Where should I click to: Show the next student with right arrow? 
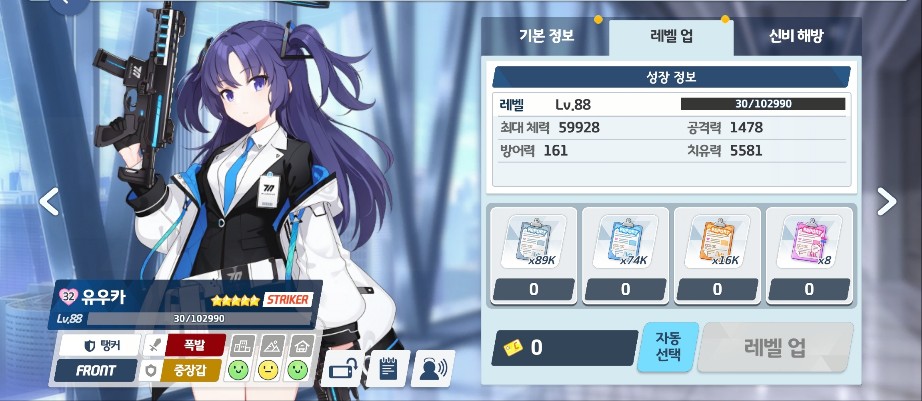[886, 201]
